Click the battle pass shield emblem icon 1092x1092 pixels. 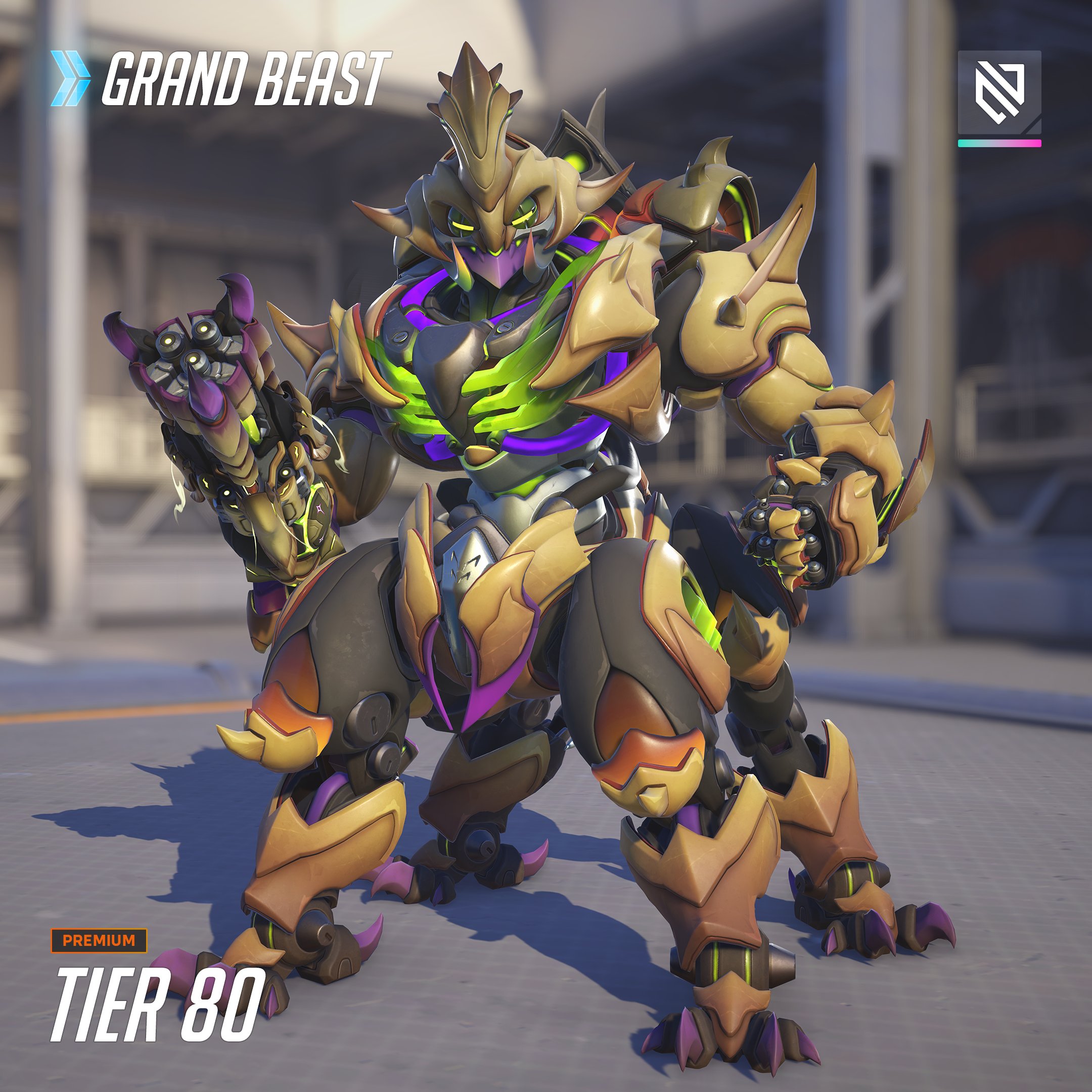[x=999, y=93]
